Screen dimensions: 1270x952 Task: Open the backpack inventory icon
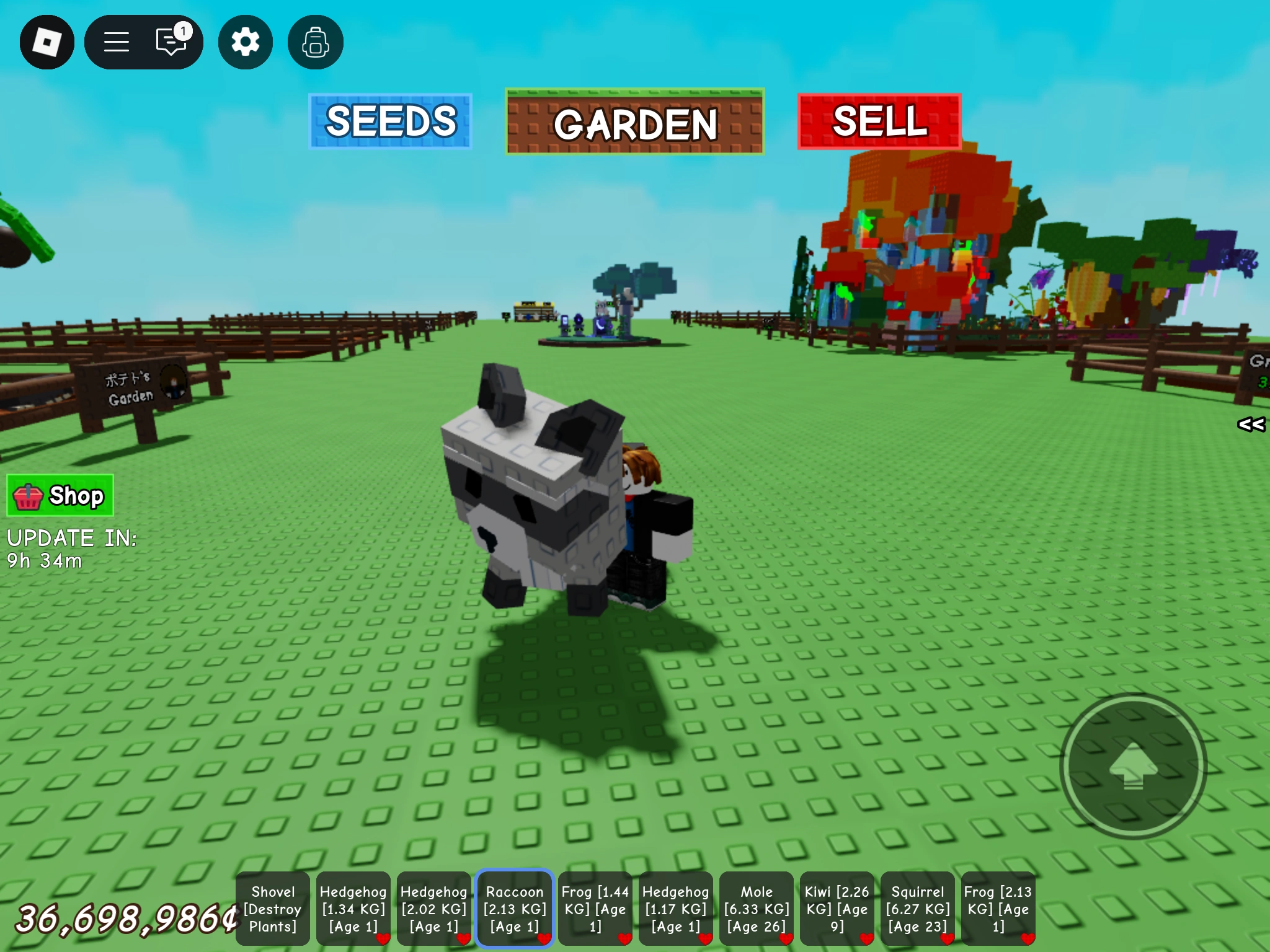click(x=315, y=41)
